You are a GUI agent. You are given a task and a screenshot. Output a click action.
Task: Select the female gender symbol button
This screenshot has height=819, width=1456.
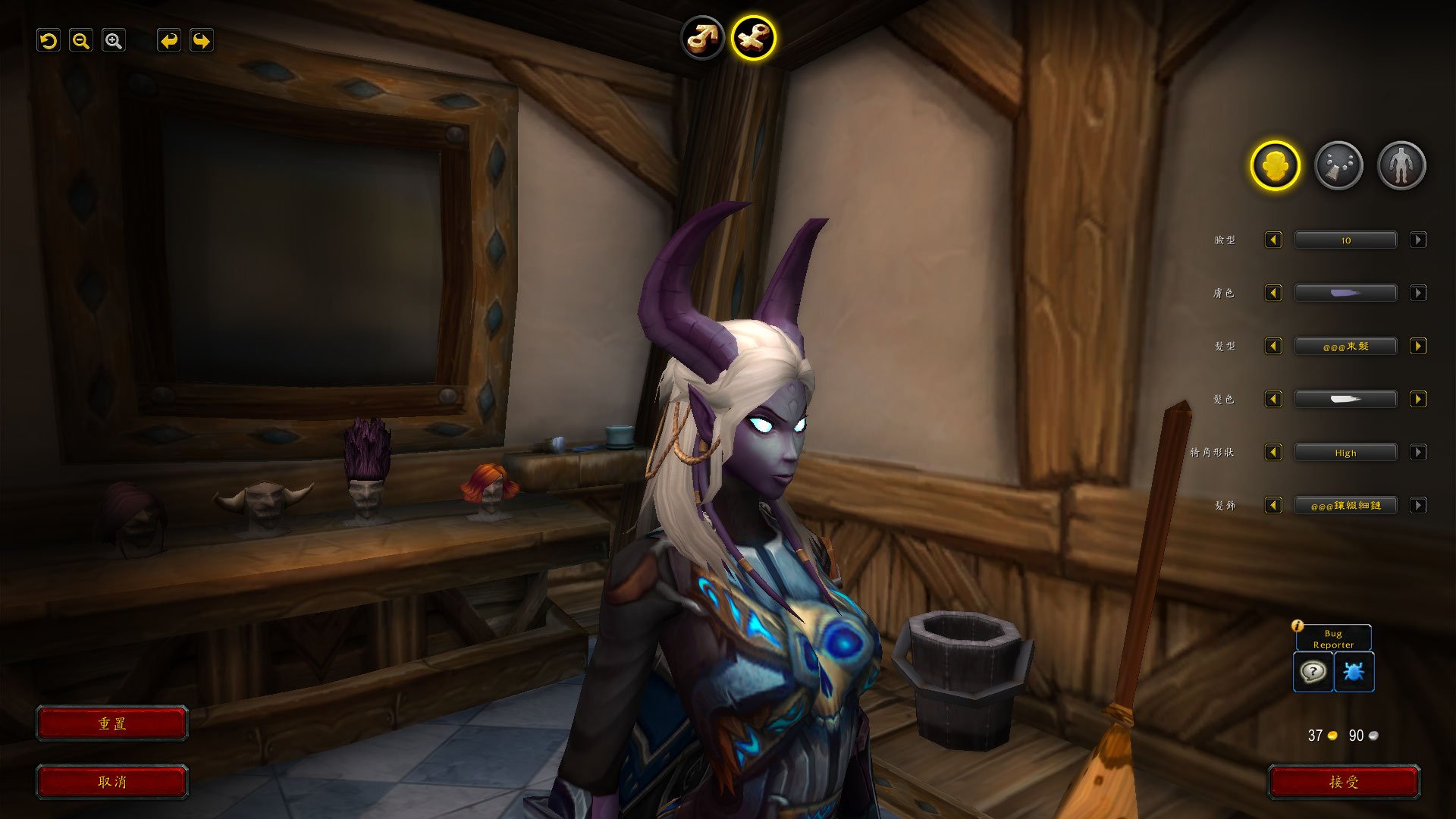click(753, 38)
